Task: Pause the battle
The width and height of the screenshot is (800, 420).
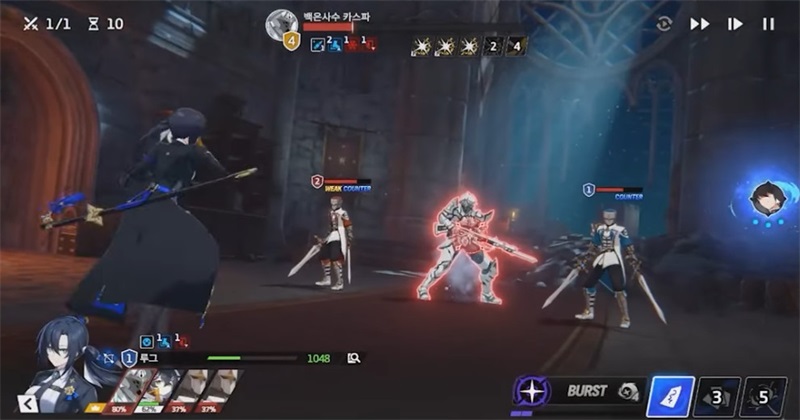Action: tap(768, 24)
